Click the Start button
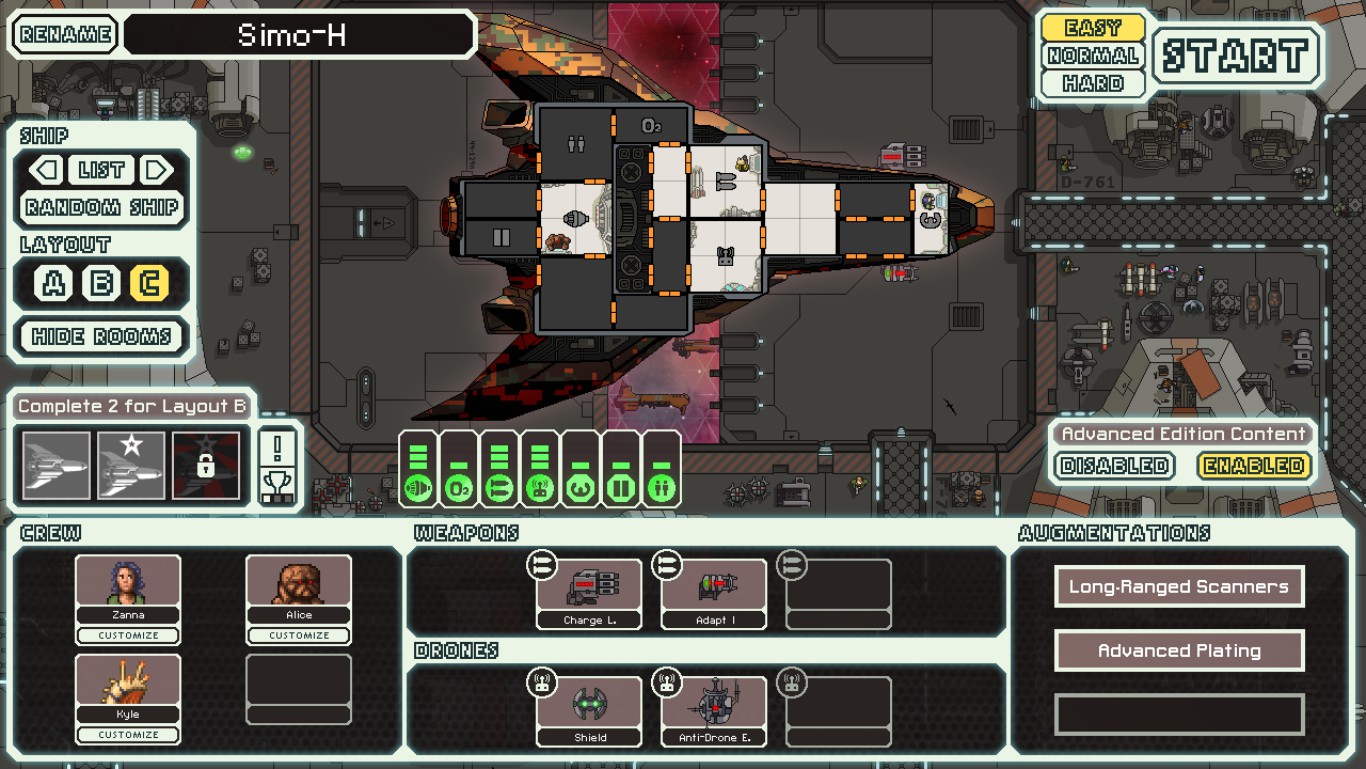Image resolution: width=1366 pixels, height=769 pixels. click(x=1237, y=55)
